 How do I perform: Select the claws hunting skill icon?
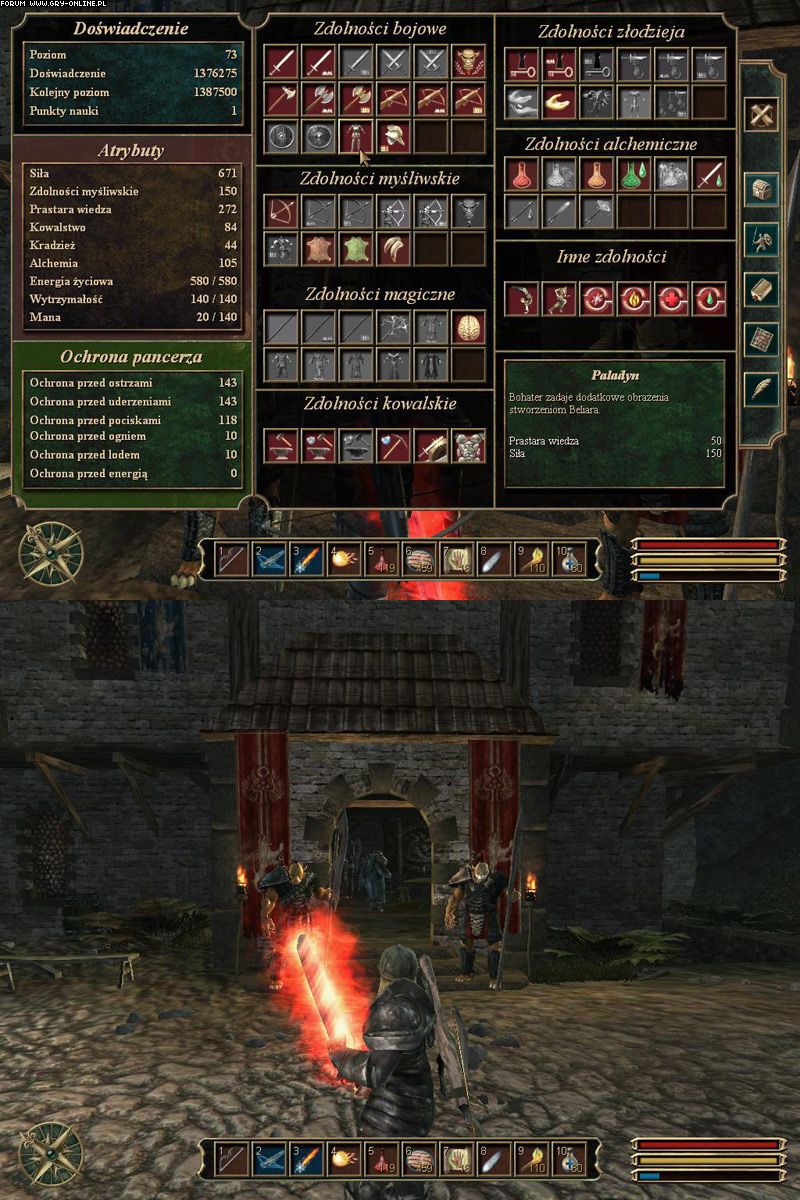pos(393,248)
